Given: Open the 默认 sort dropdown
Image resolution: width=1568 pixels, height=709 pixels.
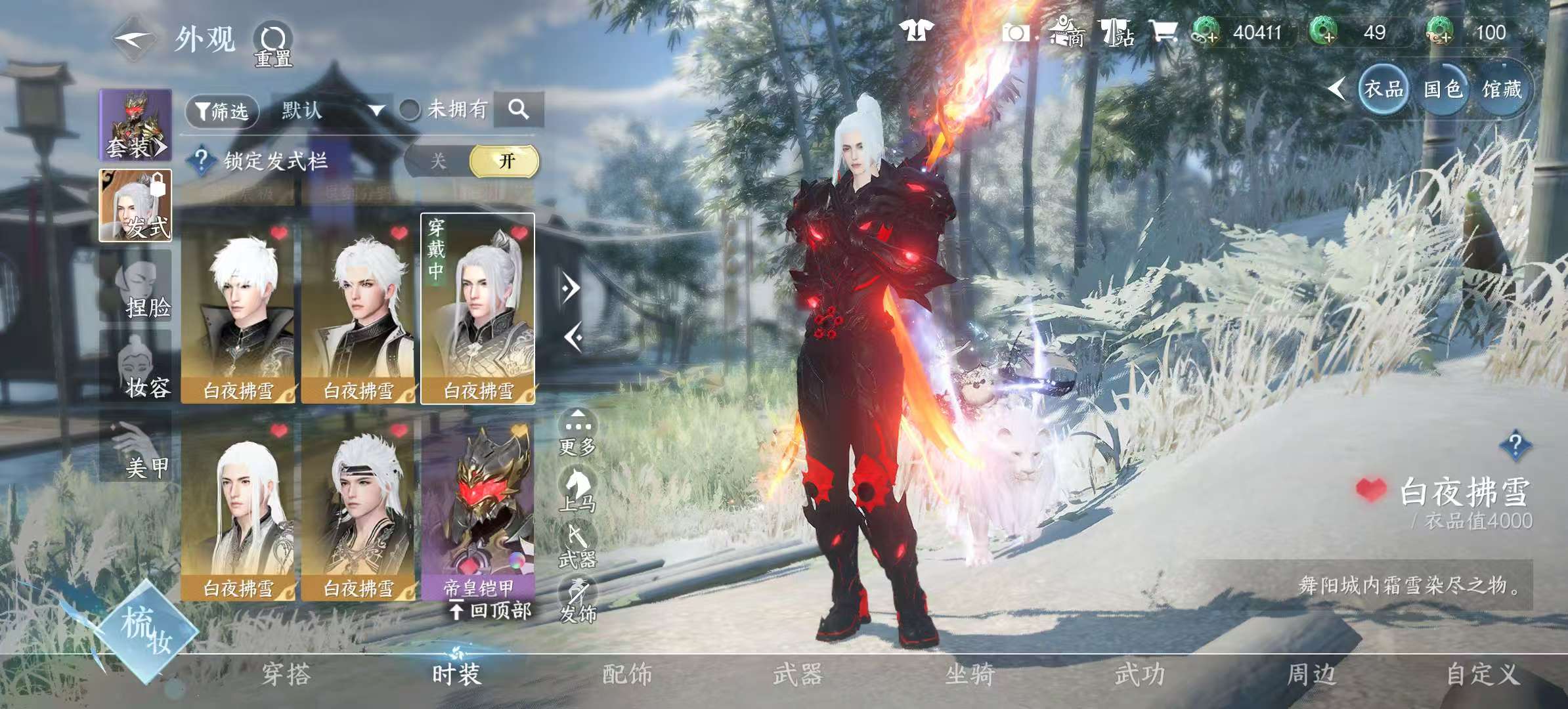Looking at the screenshot, I should pos(332,110).
